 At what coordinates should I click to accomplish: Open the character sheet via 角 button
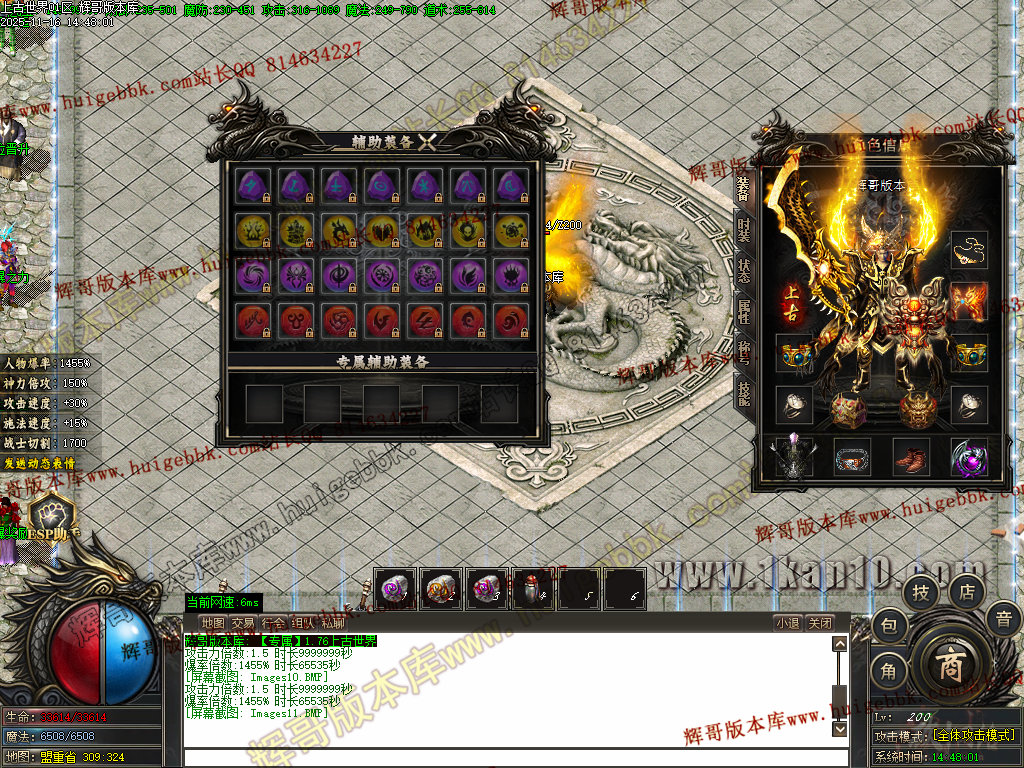(889, 671)
